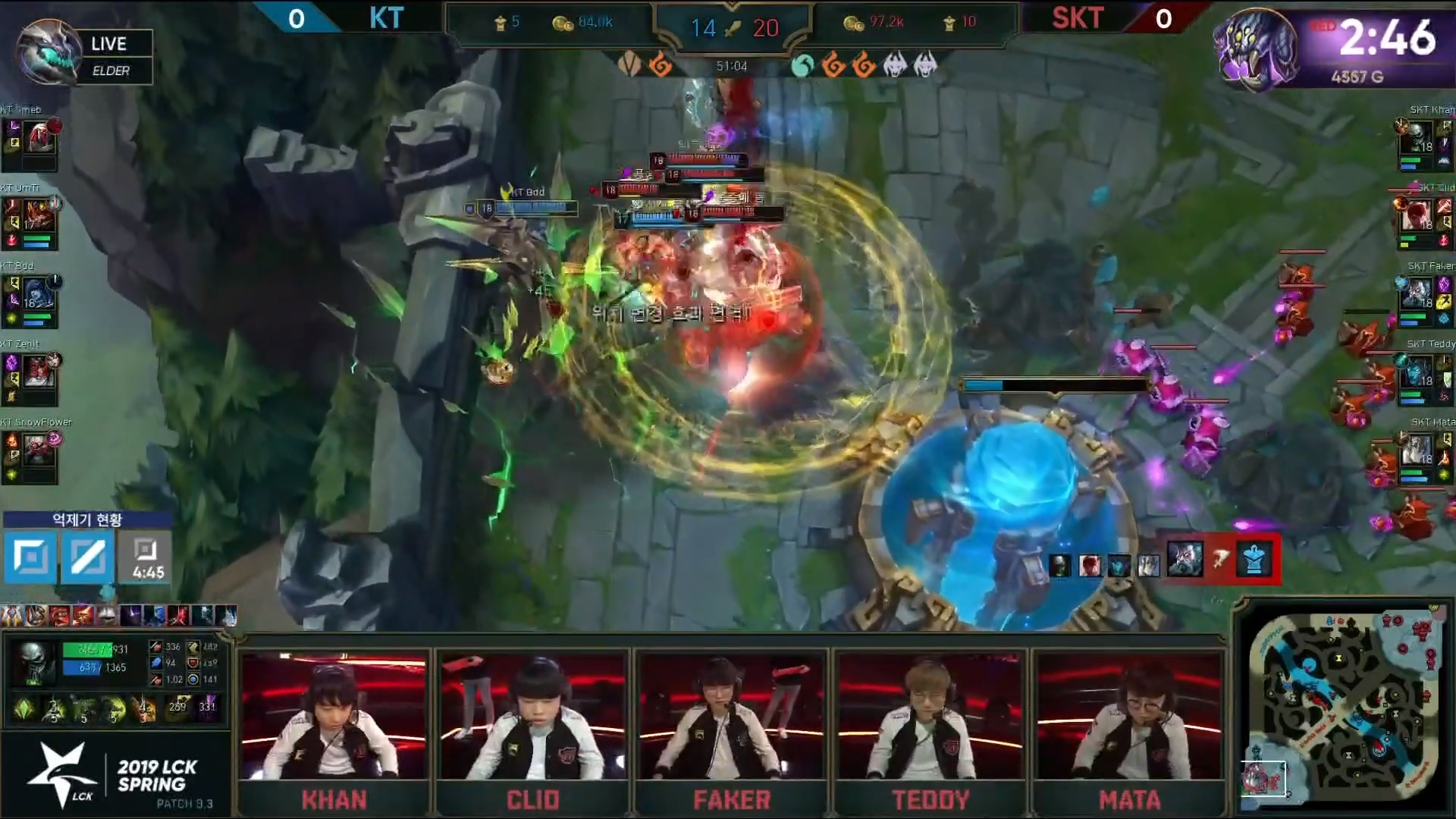Switch to the KT team tab
The image size is (1456, 819).
[x=387, y=19]
